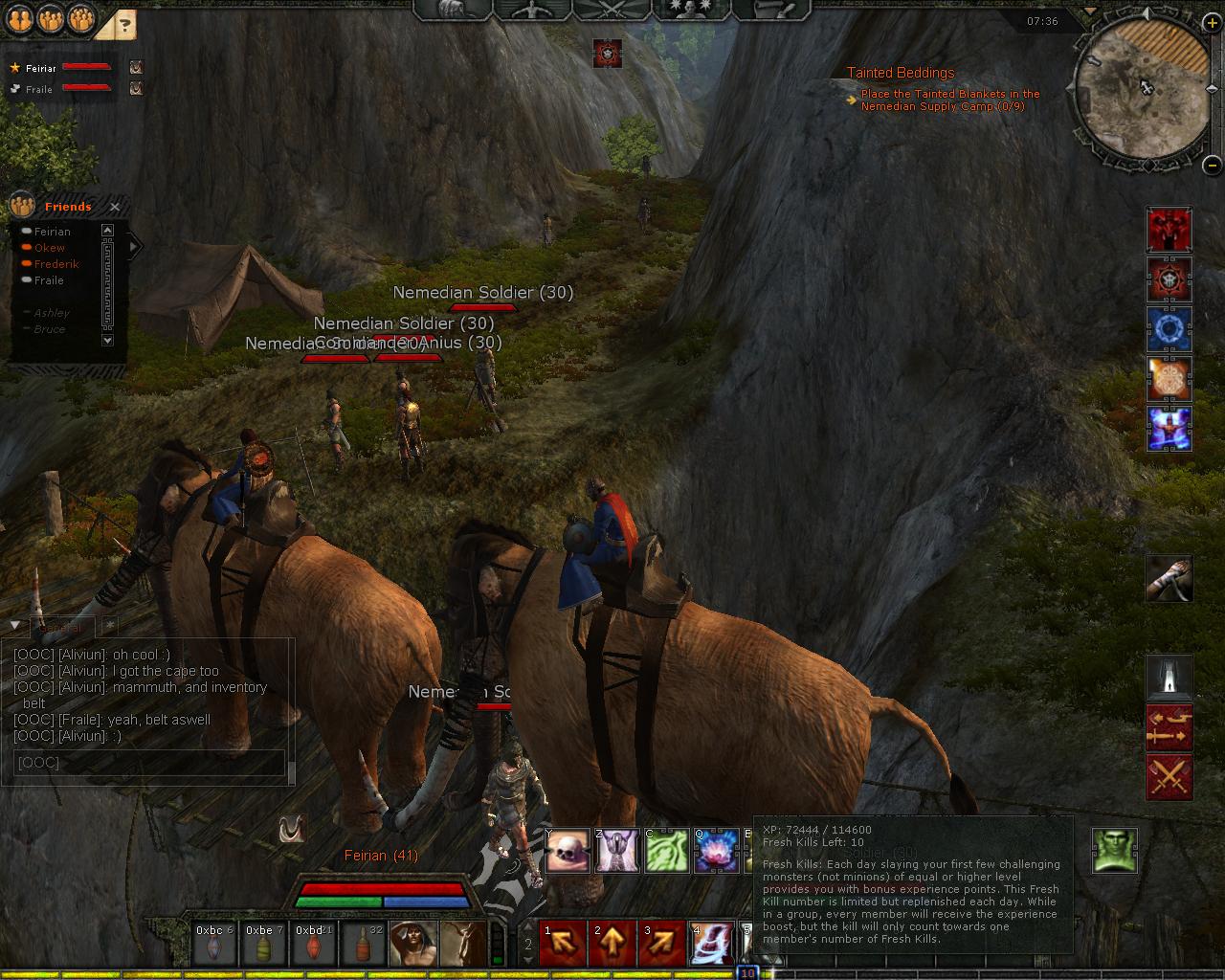The image size is (1225, 980).
Task: Click the crossed swords combat button
Action: pyautogui.click(x=1169, y=777)
